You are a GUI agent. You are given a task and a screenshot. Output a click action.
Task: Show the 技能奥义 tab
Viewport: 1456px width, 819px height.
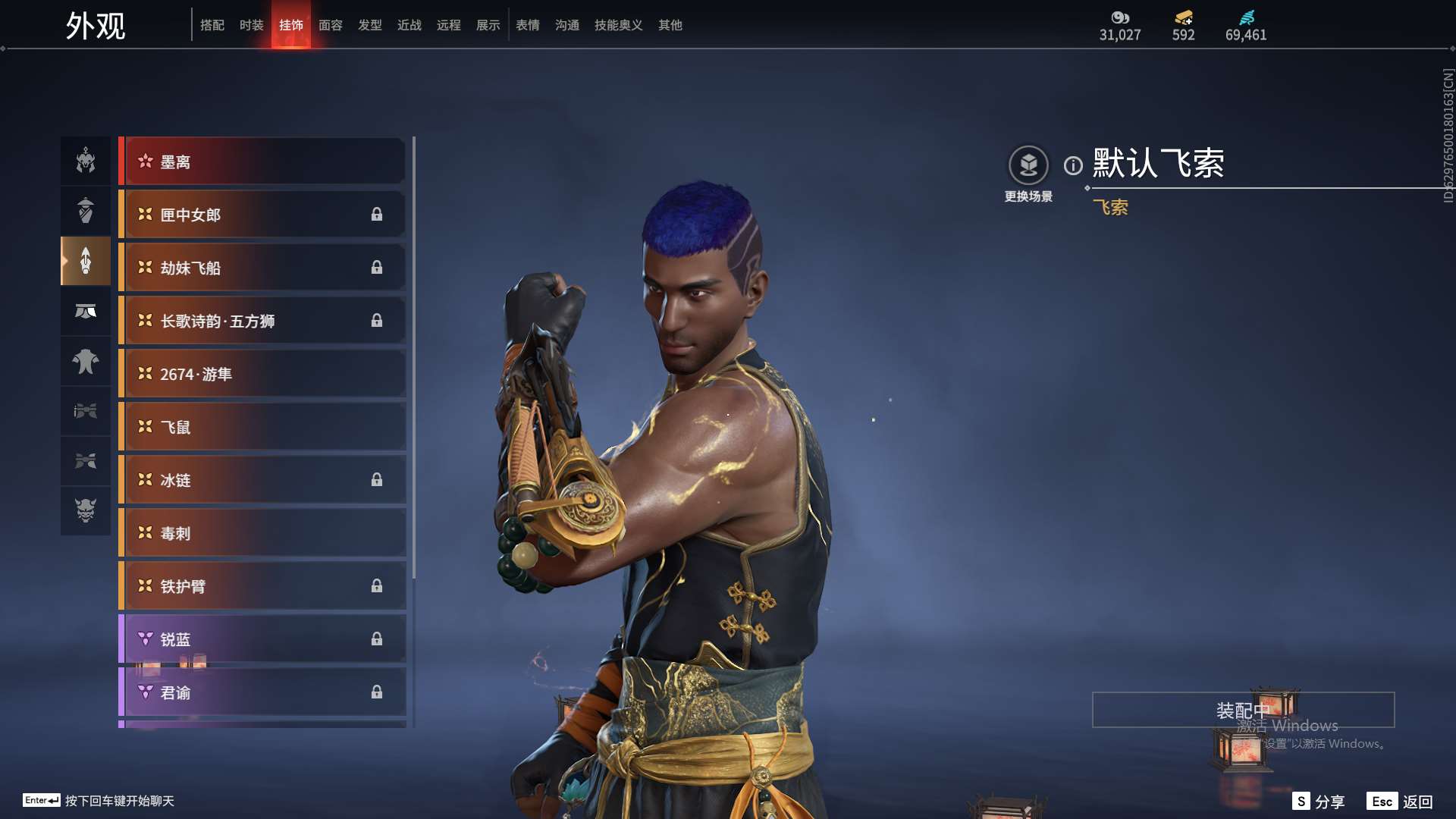pos(618,25)
